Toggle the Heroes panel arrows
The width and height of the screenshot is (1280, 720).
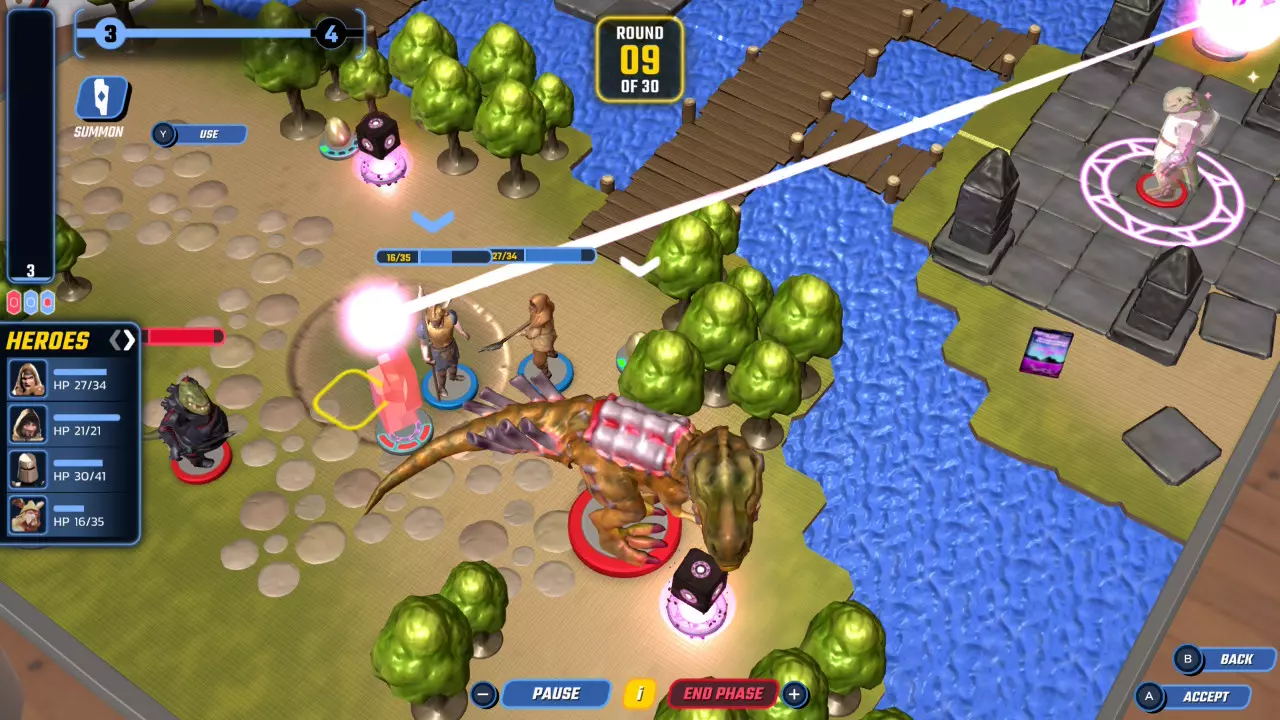click(122, 341)
